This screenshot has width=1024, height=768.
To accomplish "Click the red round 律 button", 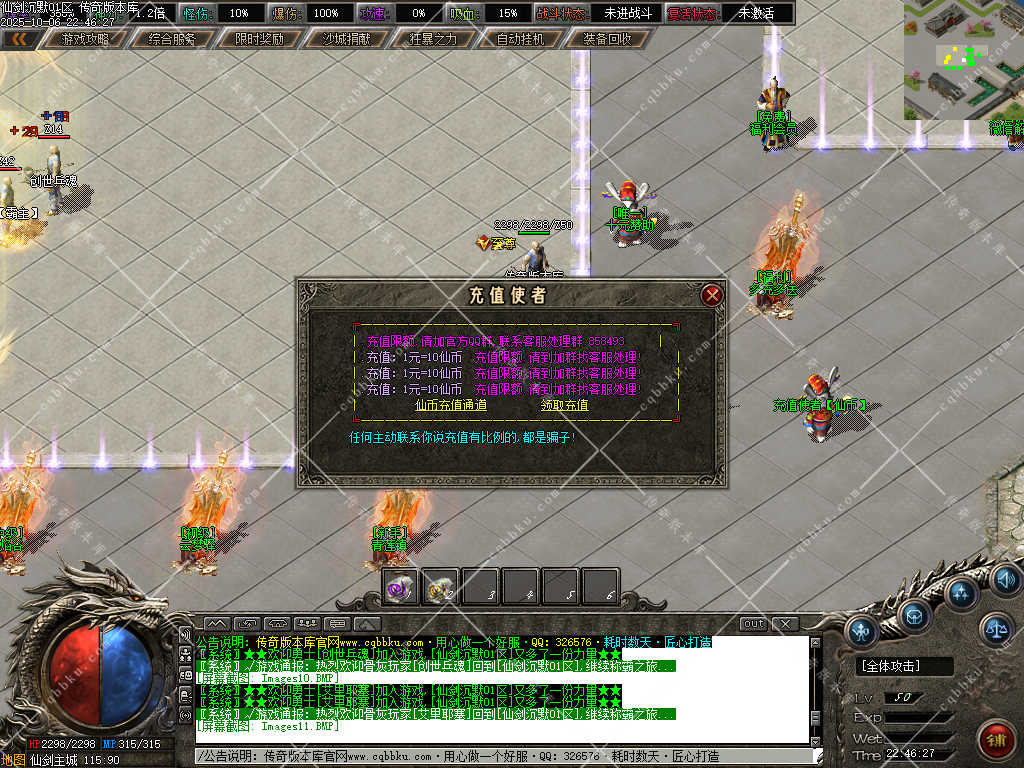I will click(995, 740).
